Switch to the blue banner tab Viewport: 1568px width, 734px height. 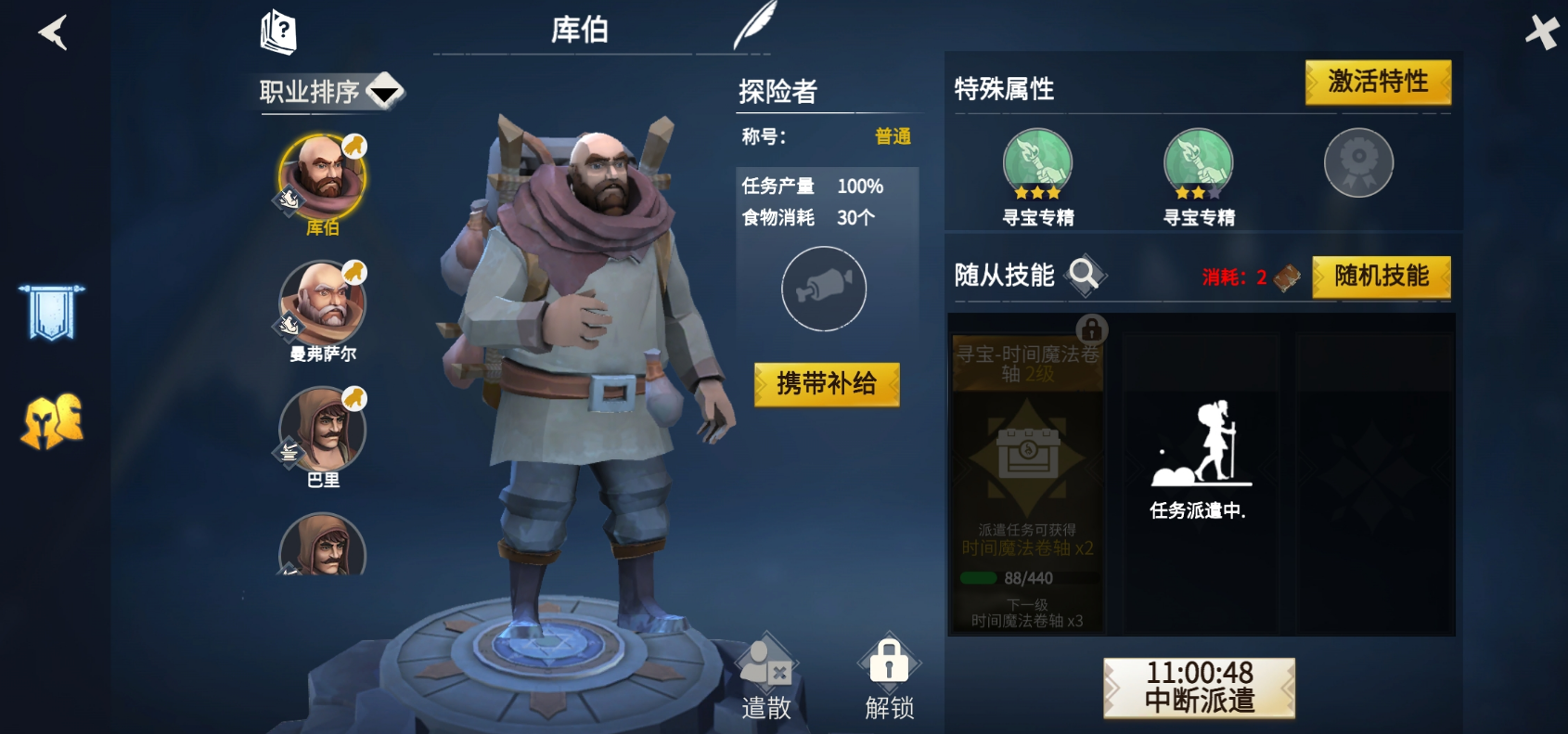pos(52,312)
